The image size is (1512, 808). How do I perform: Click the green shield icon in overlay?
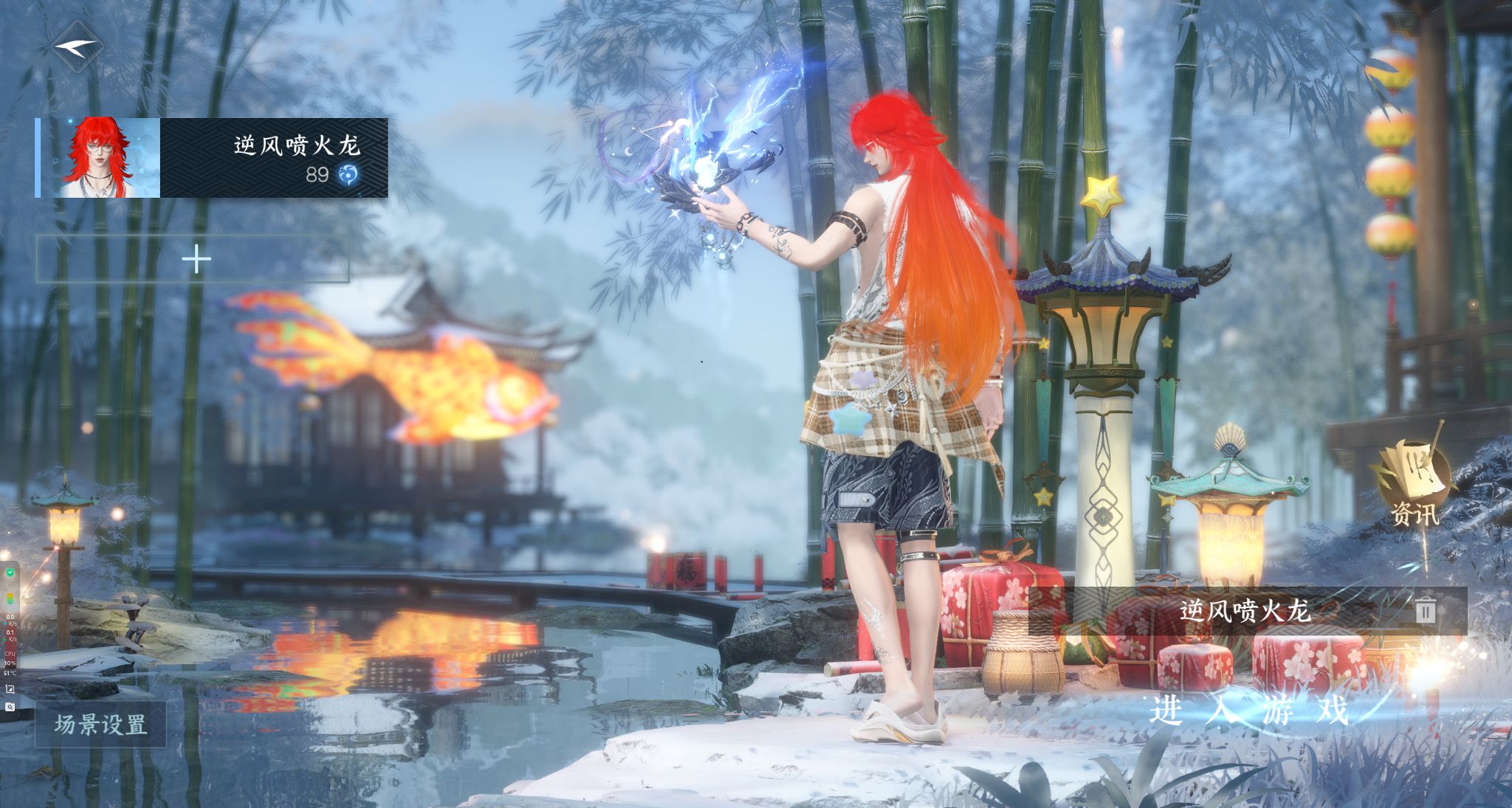10,573
